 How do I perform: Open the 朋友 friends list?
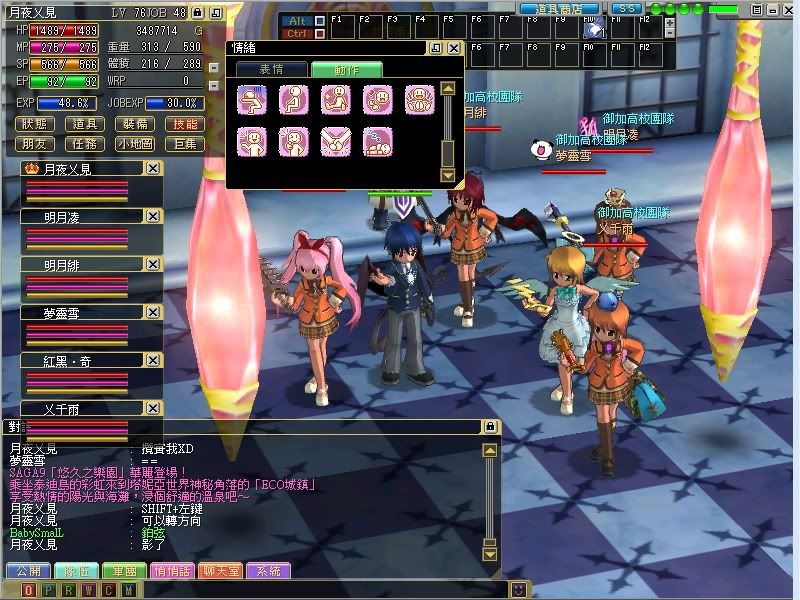click(35, 144)
